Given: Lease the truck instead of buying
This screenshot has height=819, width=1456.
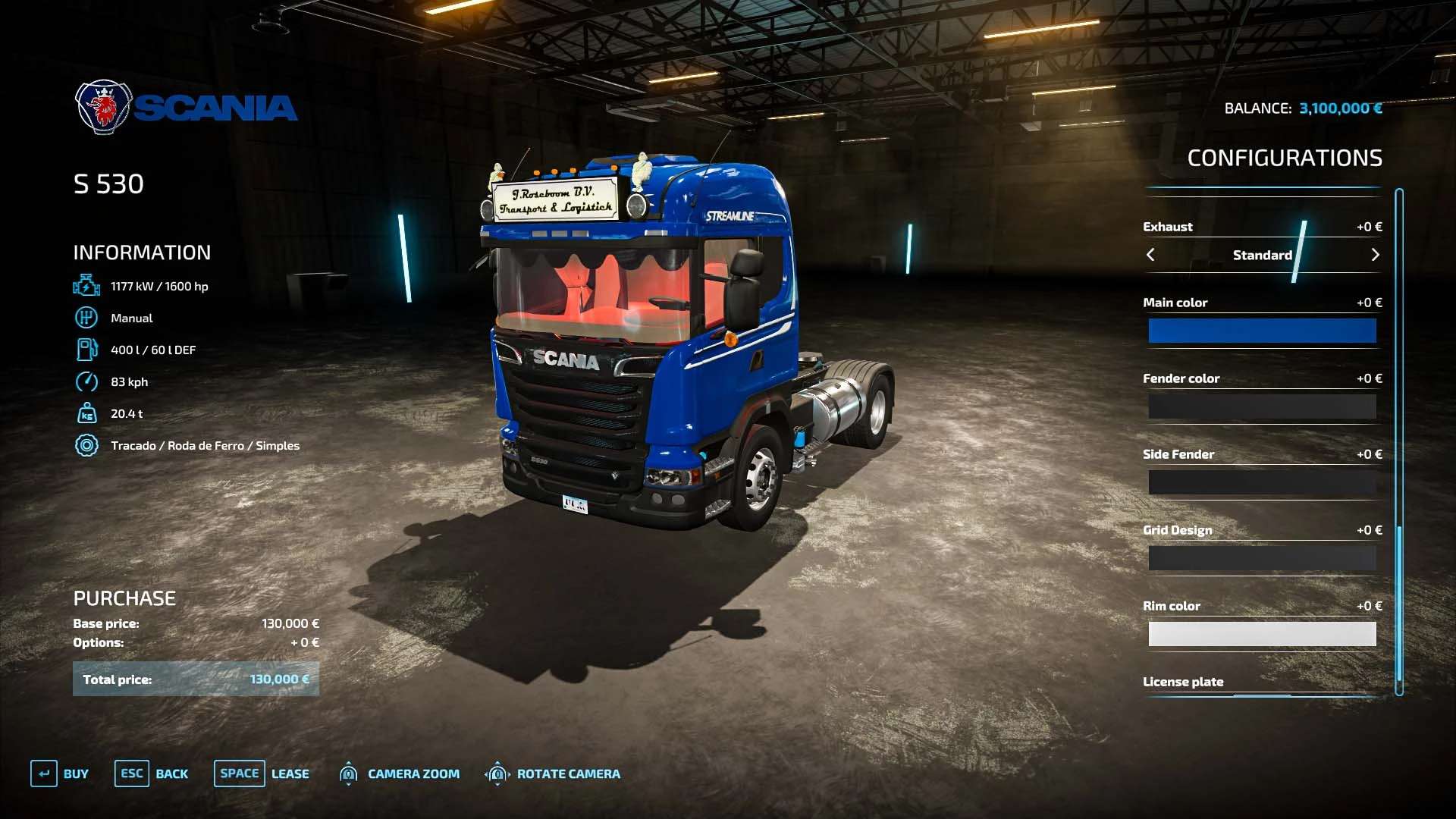Looking at the screenshot, I should coord(262,773).
